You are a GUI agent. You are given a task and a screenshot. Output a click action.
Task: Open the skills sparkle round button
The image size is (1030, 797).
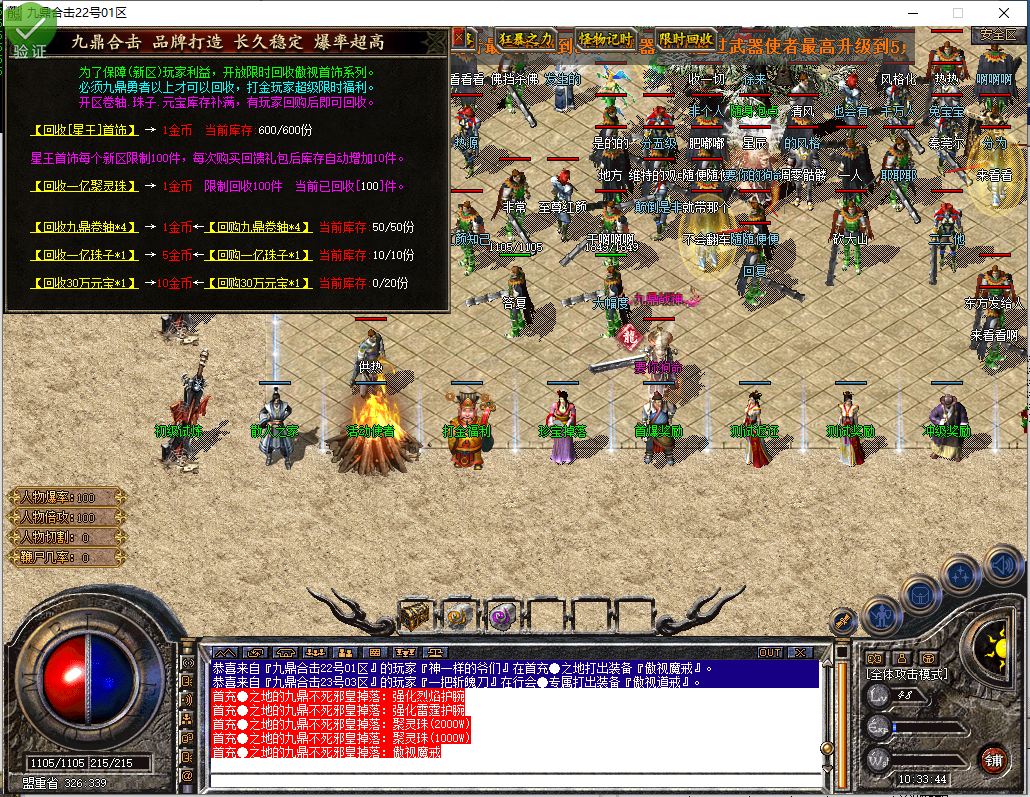pyautogui.click(x=961, y=575)
